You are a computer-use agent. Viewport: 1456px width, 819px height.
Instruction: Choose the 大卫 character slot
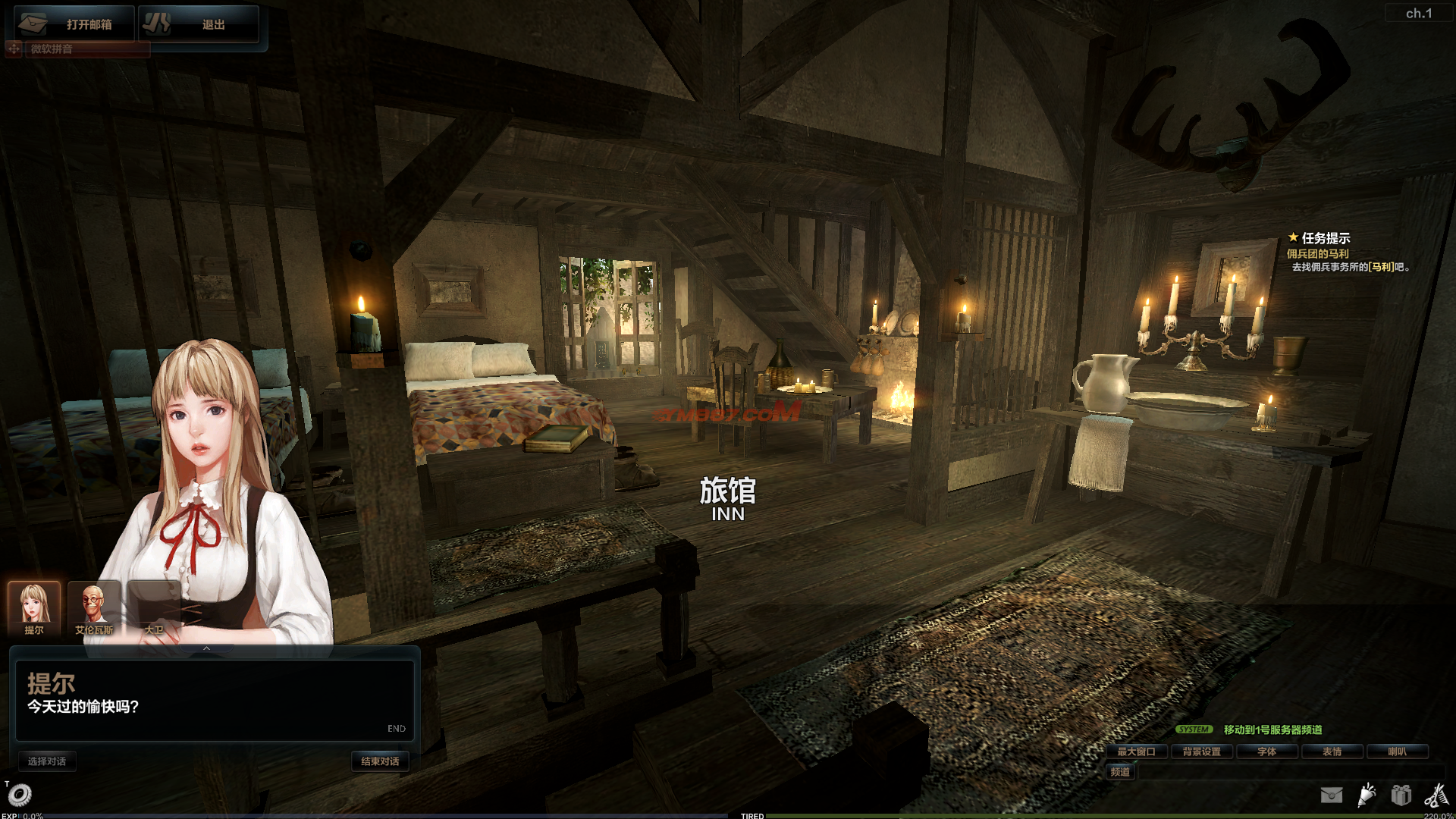click(154, 608)
